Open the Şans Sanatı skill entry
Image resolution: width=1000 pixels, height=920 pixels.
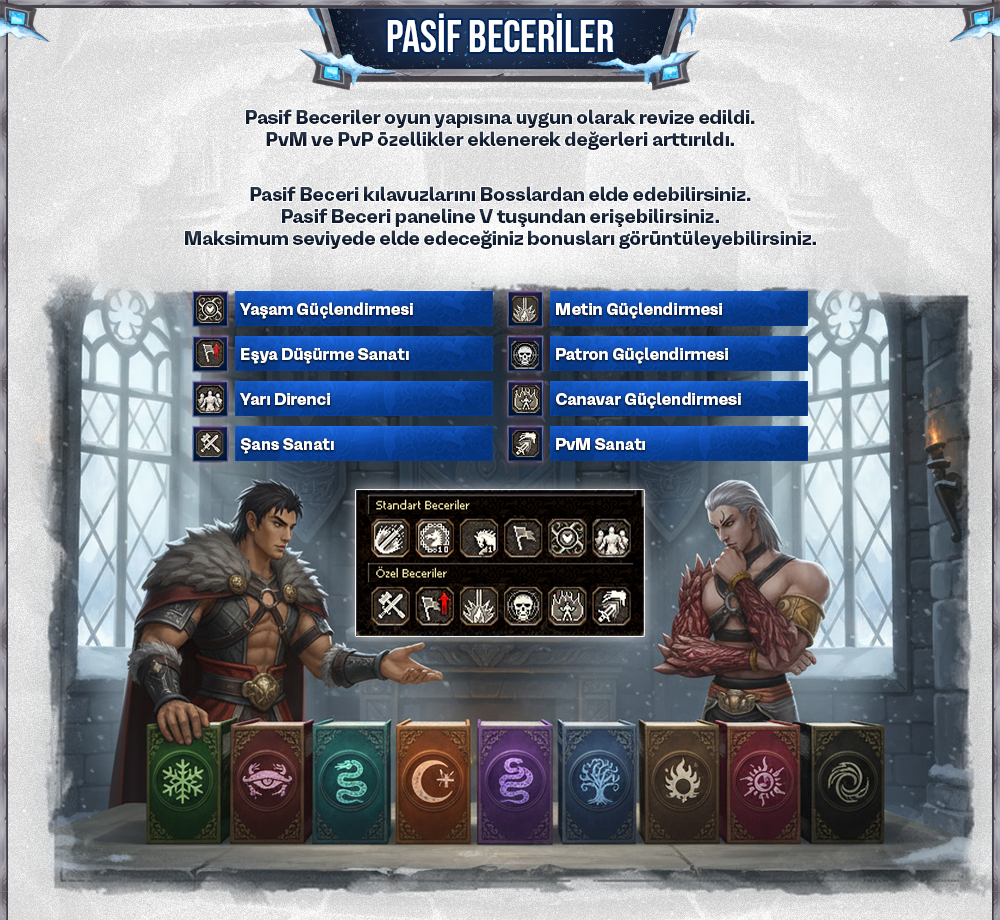pos(364,444)
